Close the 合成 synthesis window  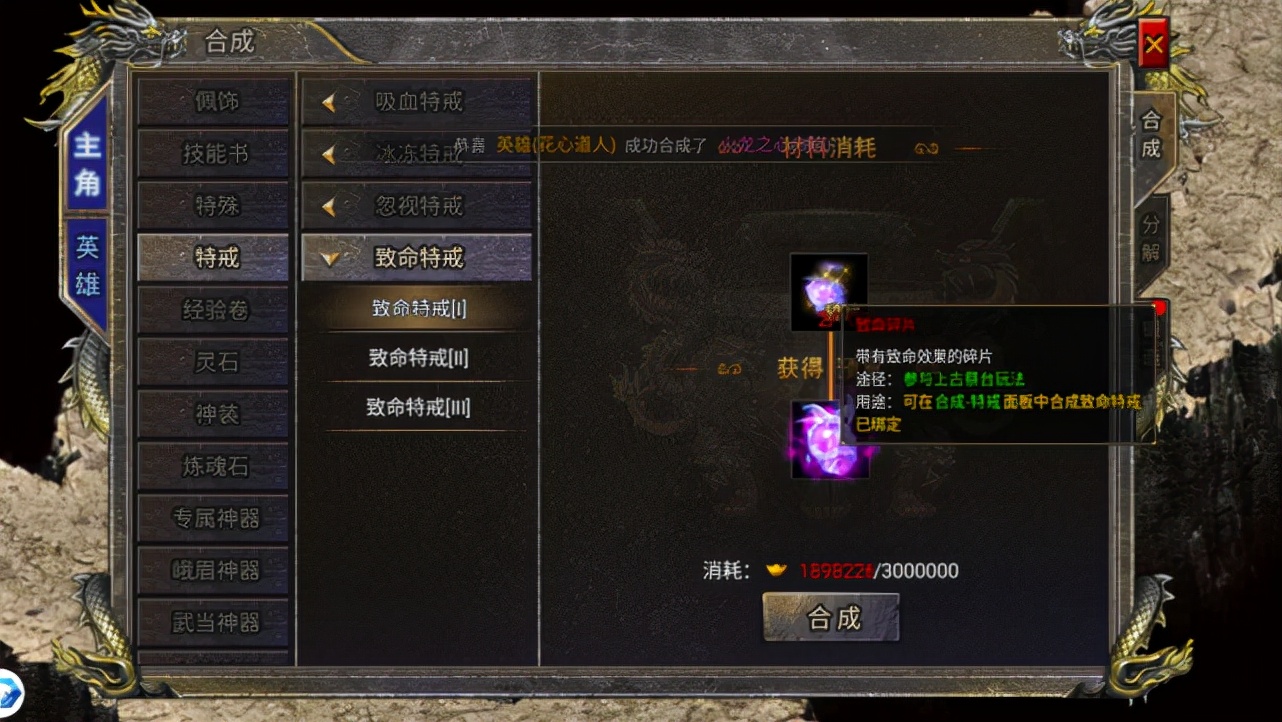point(1153,44)
